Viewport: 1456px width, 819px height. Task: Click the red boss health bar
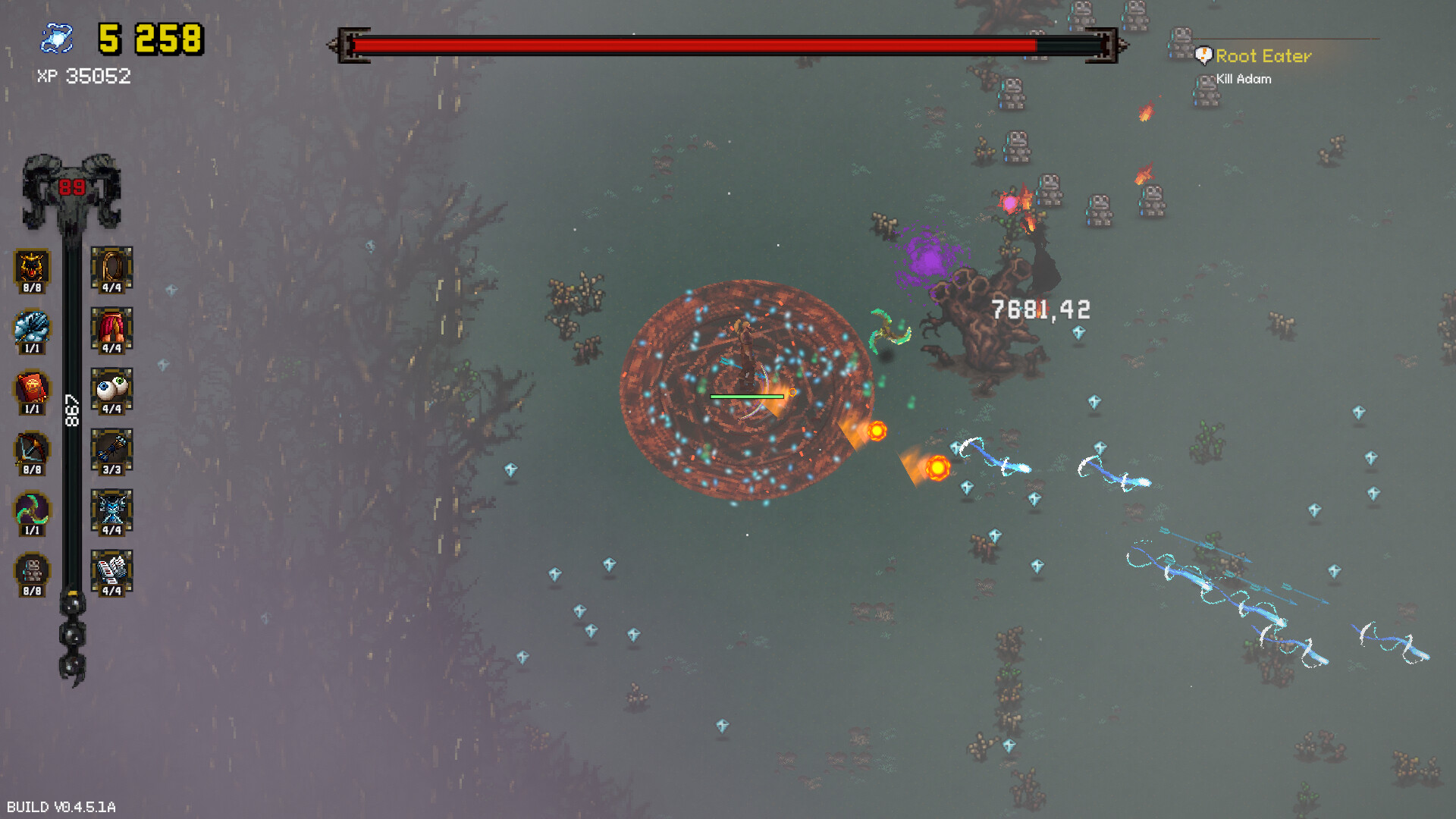720,45
